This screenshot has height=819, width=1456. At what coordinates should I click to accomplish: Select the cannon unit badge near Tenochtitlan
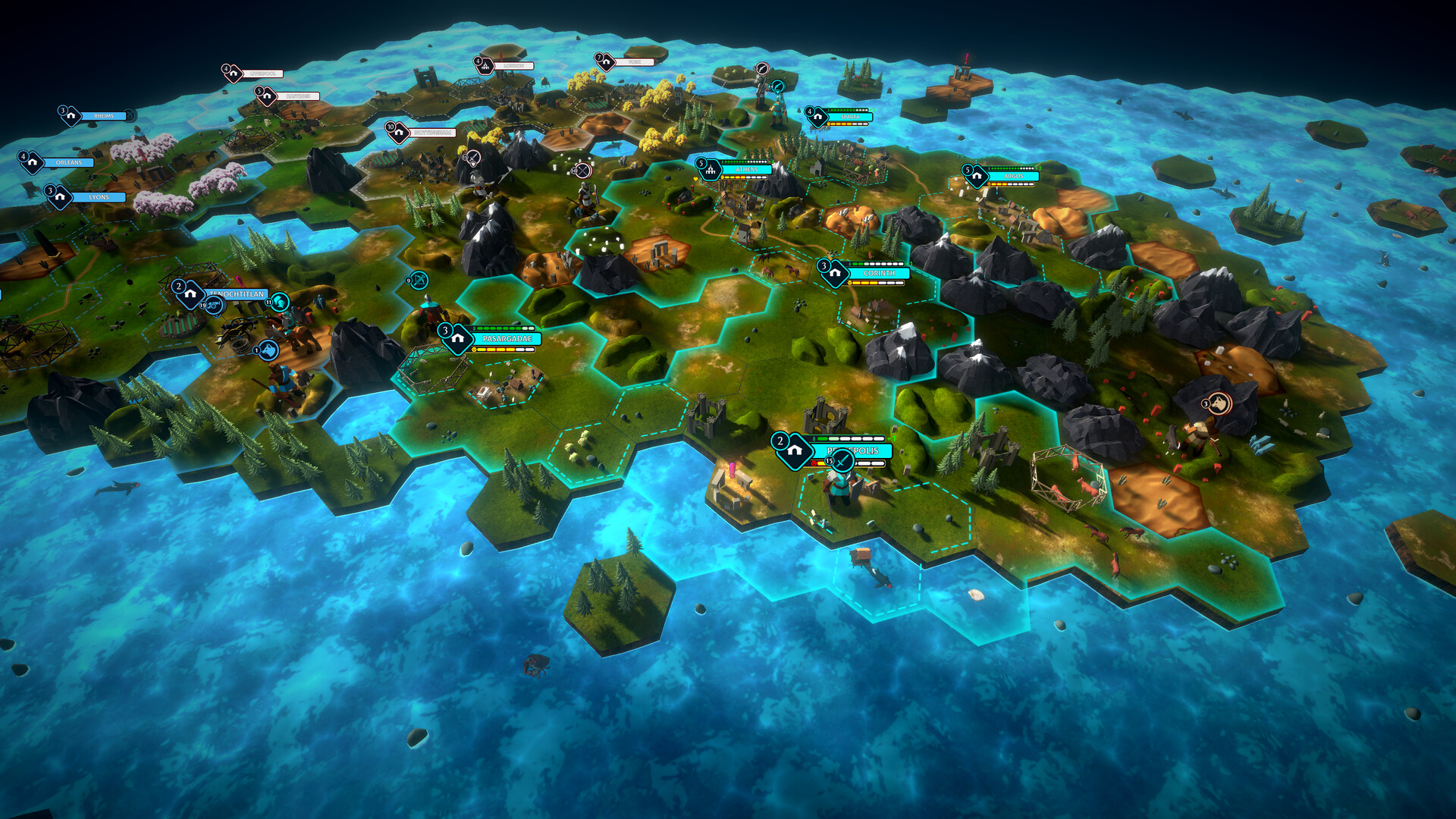[x=214, y=306]
